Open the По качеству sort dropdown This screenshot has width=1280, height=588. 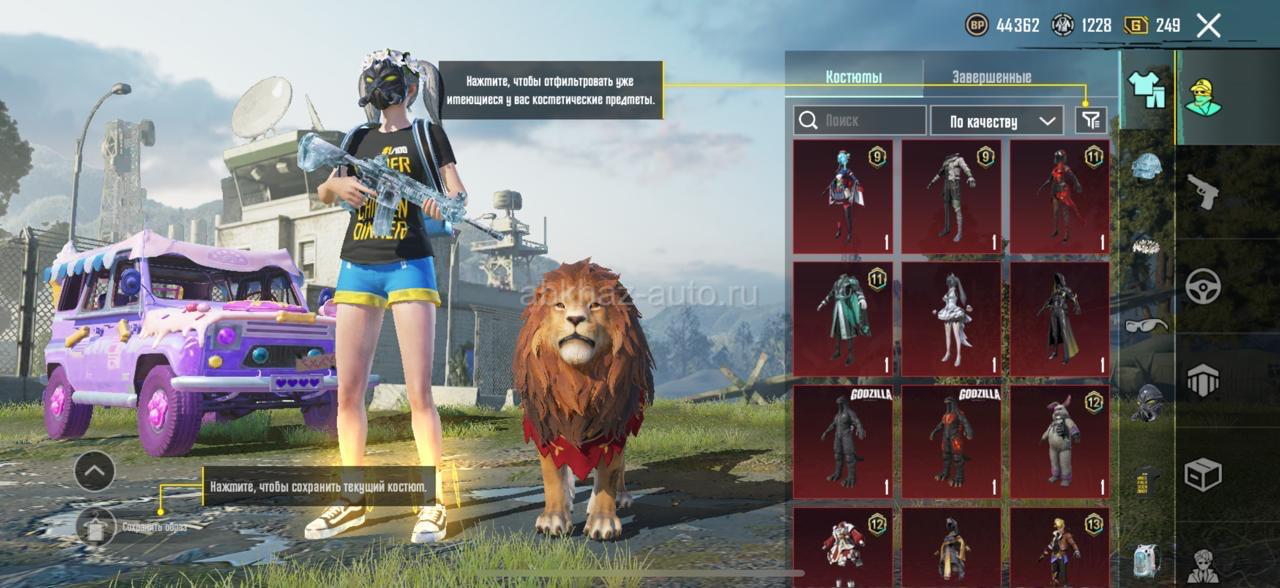996,121
